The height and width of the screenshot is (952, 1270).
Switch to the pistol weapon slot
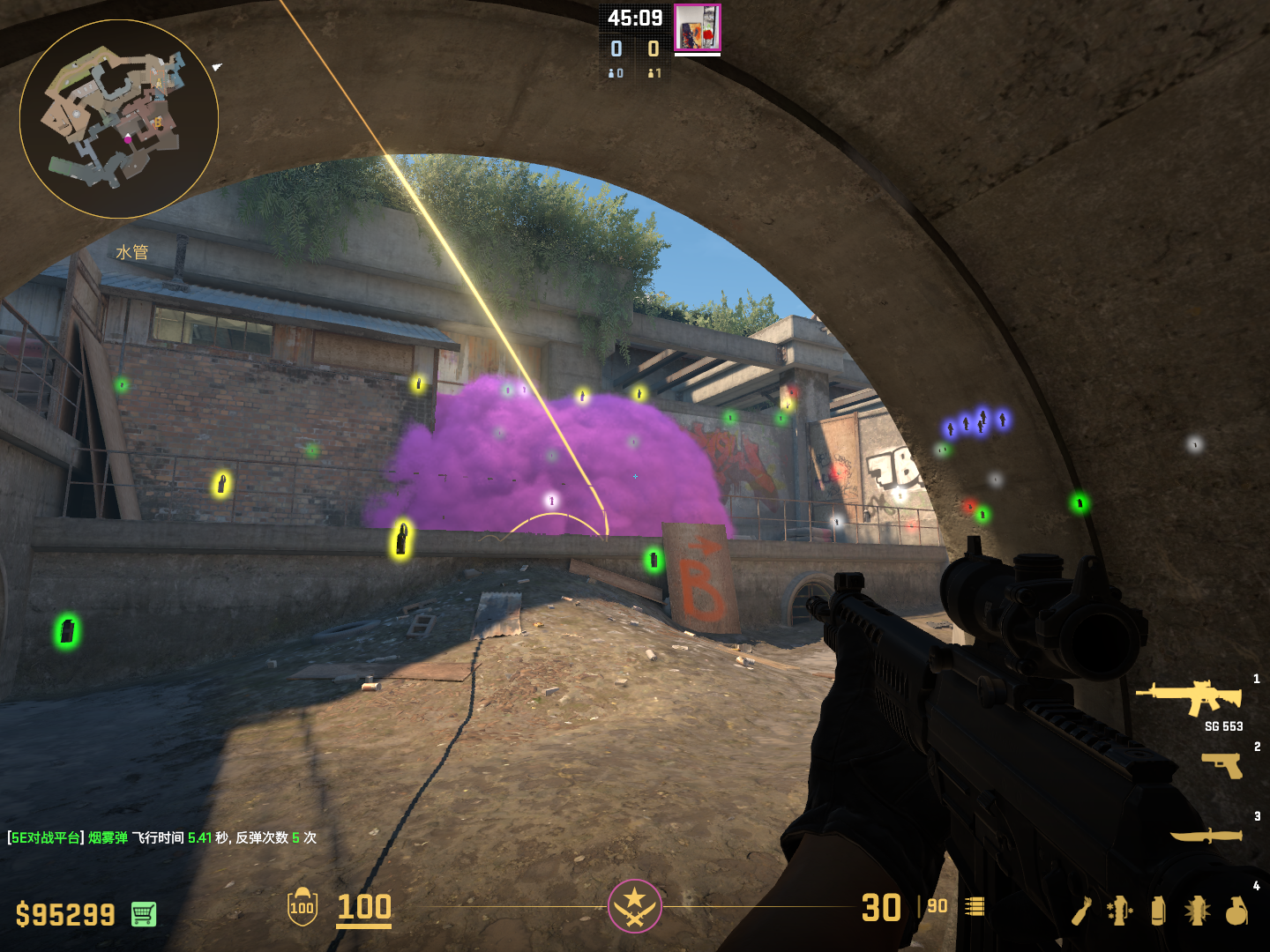pyautogui.click(x=1222, y=764)
